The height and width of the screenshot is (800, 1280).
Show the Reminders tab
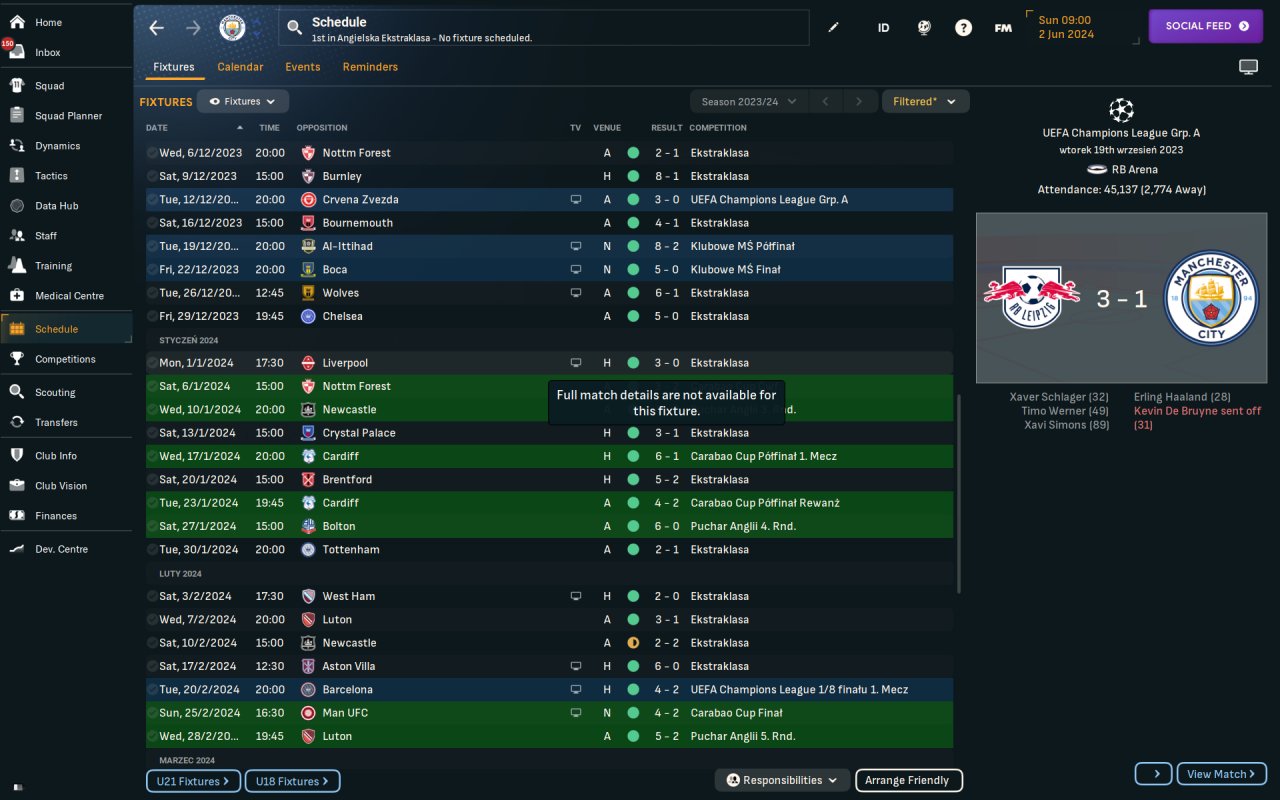(x=370, y=67)
